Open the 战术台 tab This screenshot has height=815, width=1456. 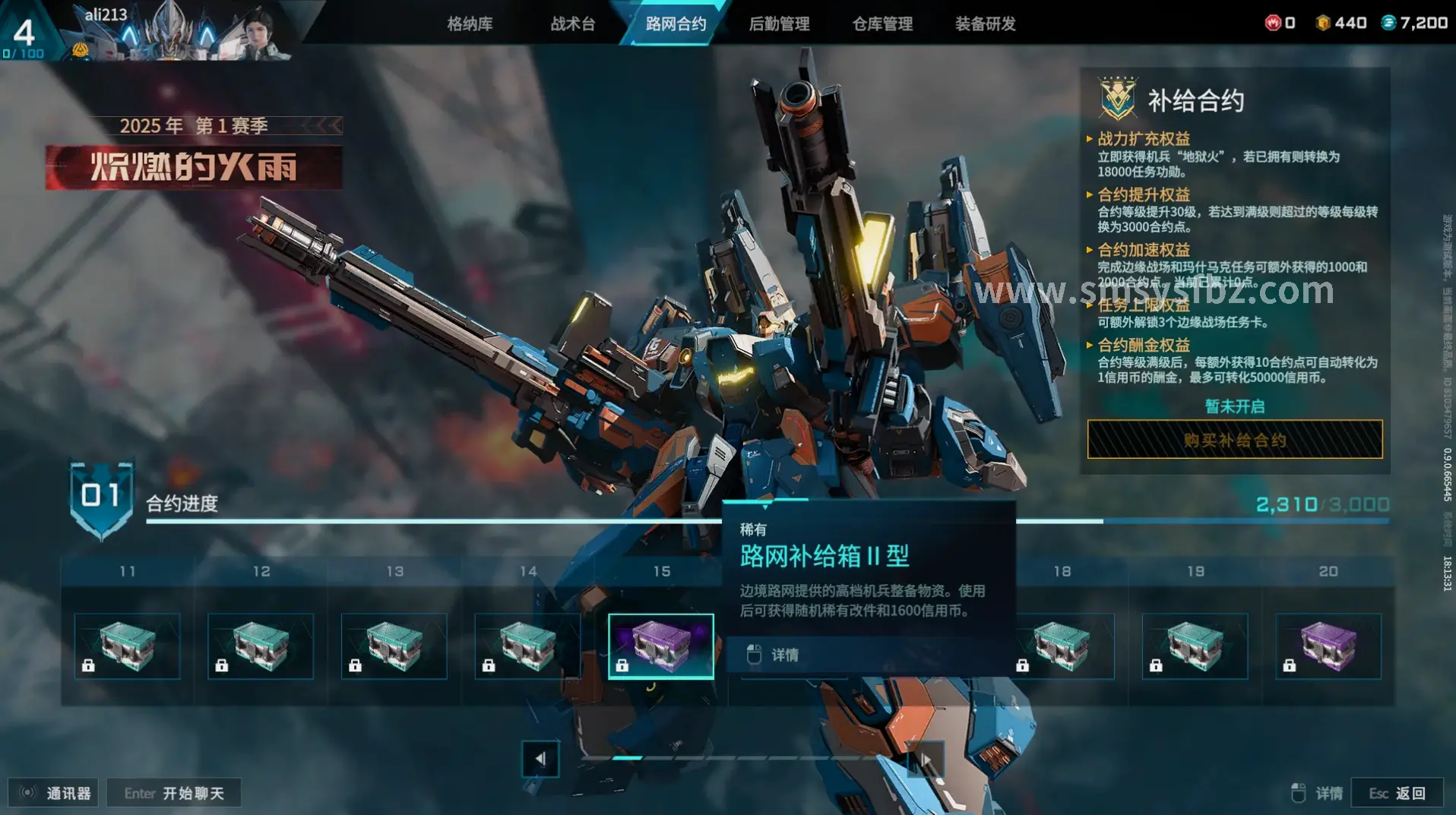point(573,24)
